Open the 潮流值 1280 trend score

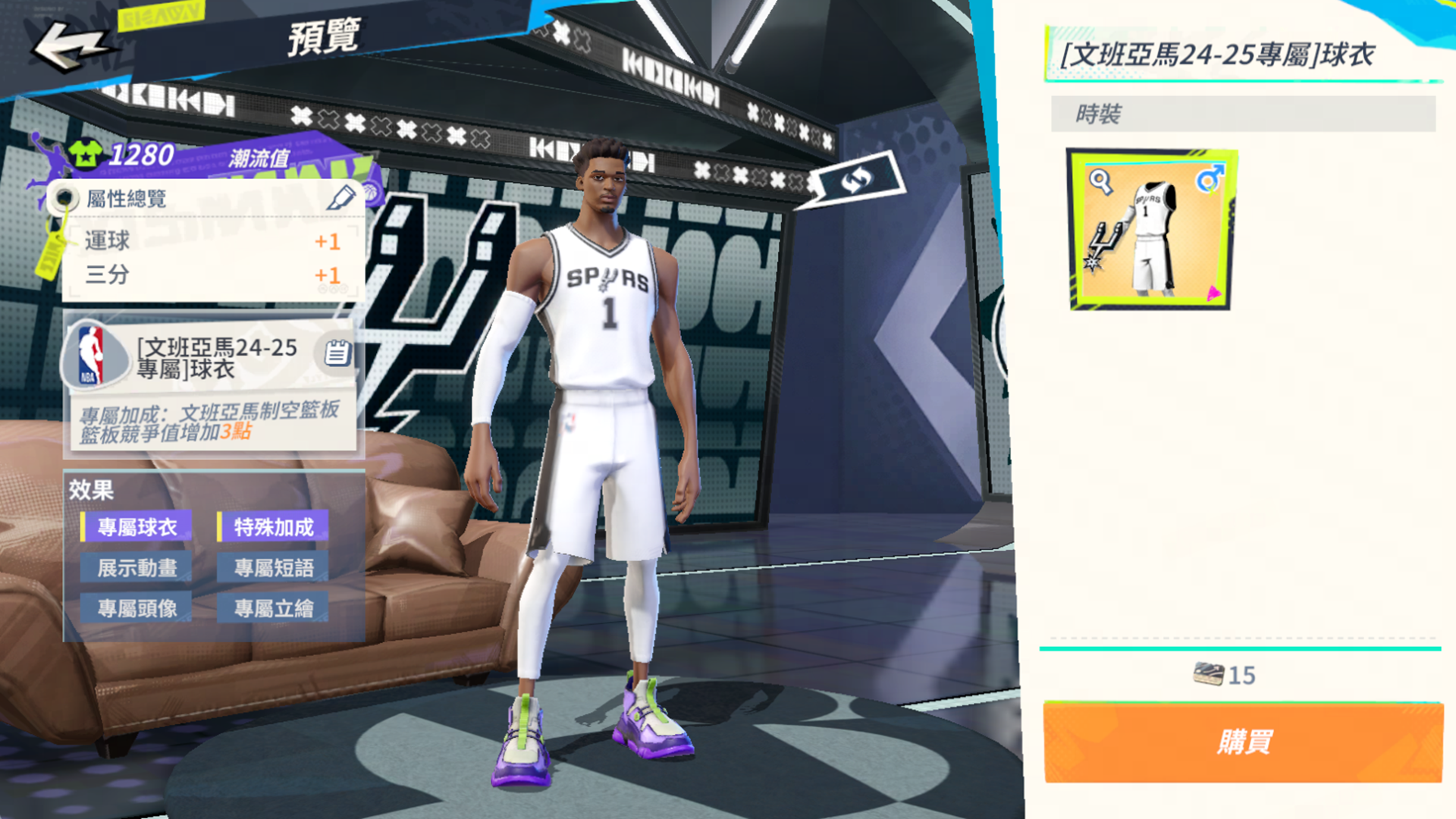point(140,155)
